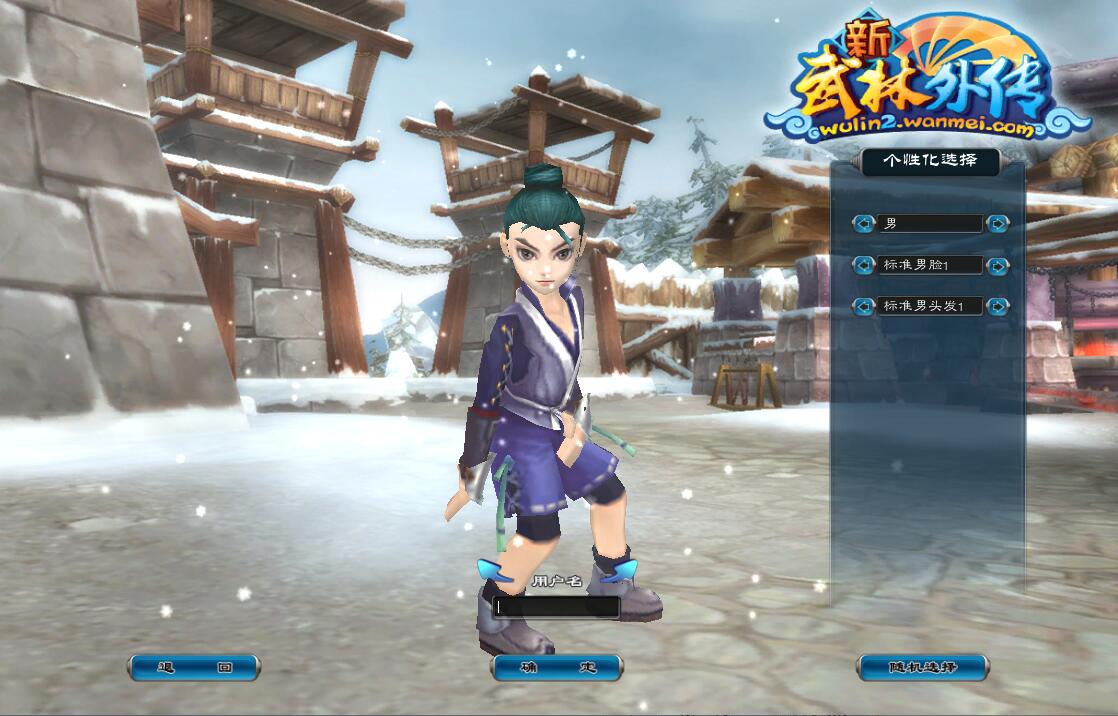Select previous face left of 标准男脸1
Screen dimensions: 1118x716
[x=863, y=265]
